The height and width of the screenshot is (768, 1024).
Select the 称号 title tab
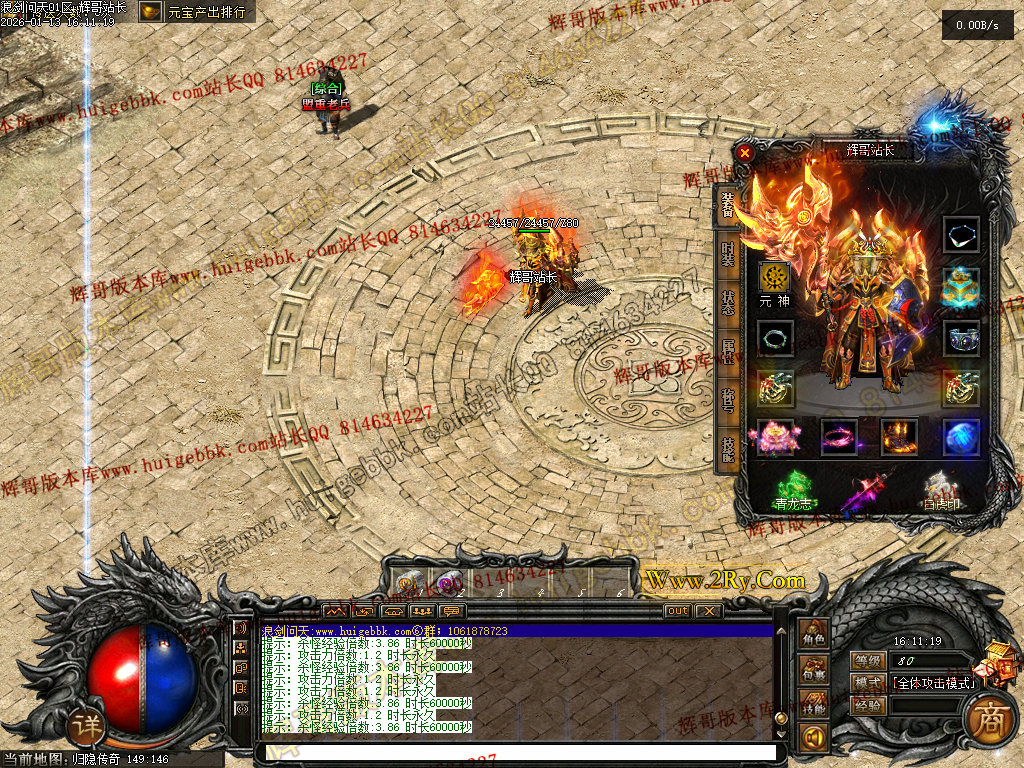(x=728, y=401)
